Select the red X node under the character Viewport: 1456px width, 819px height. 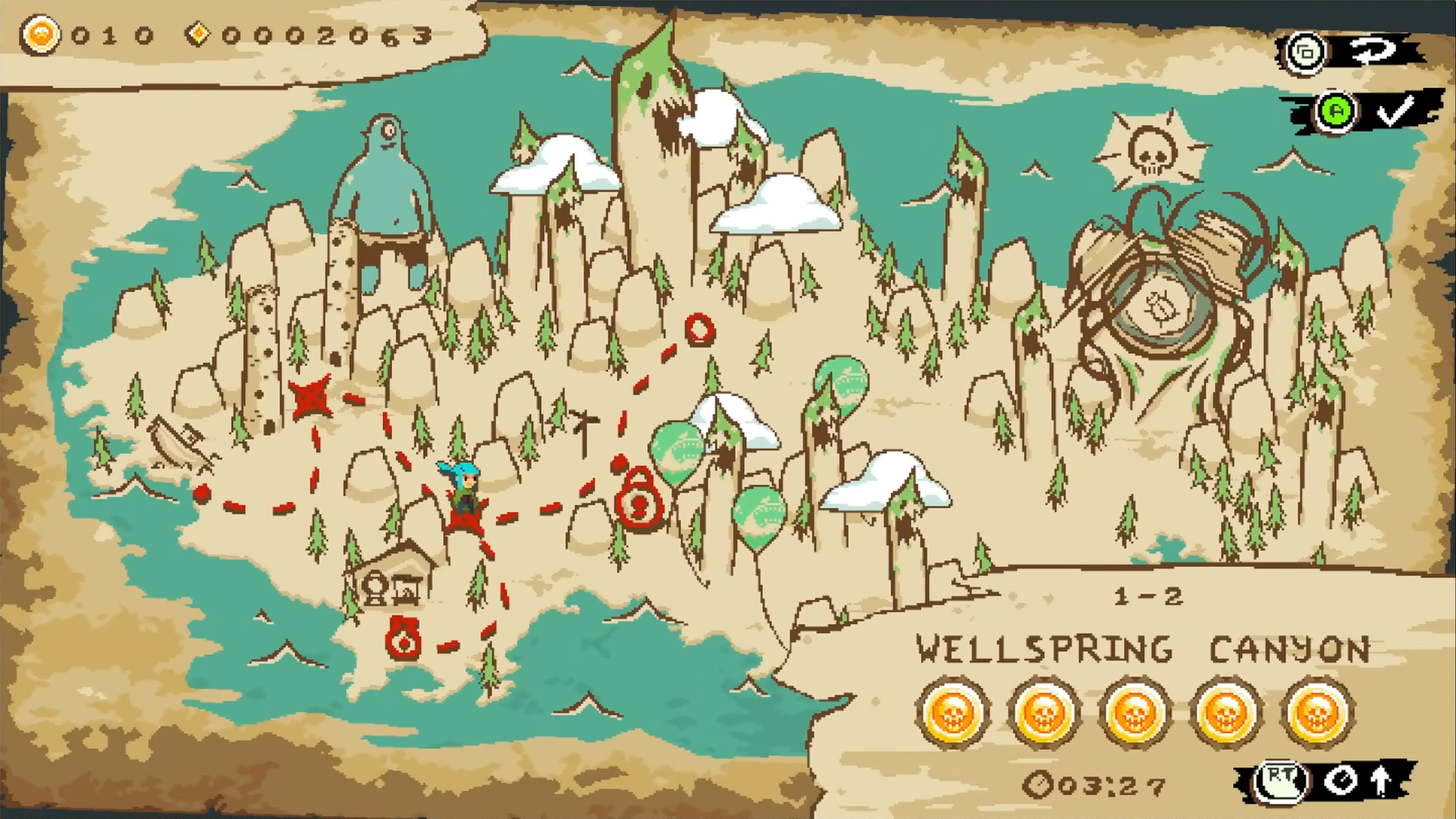click(x=466, y=519)
